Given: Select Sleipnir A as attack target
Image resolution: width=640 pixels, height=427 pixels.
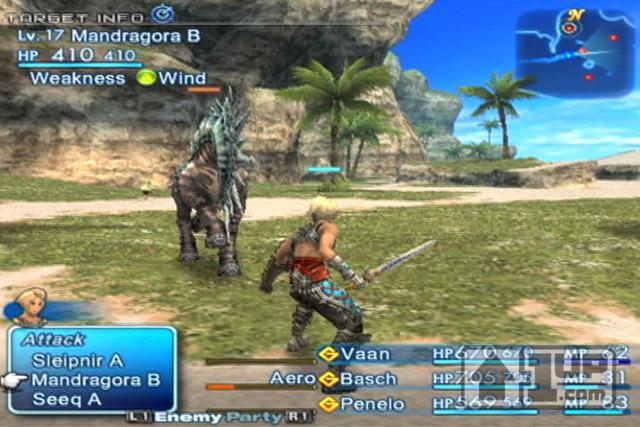Looking at the screenshot, I should tap(77, 360).
